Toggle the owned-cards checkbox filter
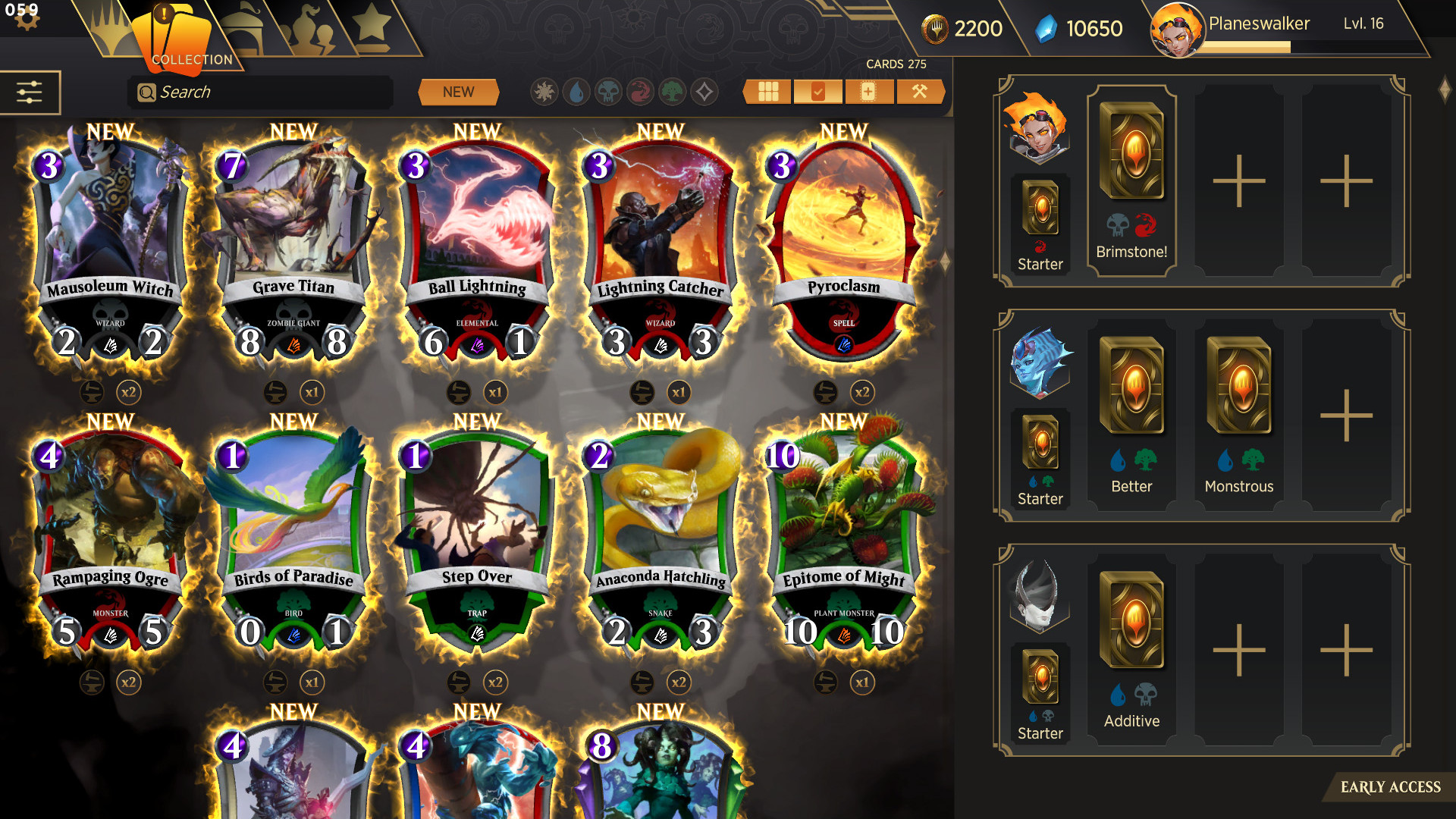 817,91
